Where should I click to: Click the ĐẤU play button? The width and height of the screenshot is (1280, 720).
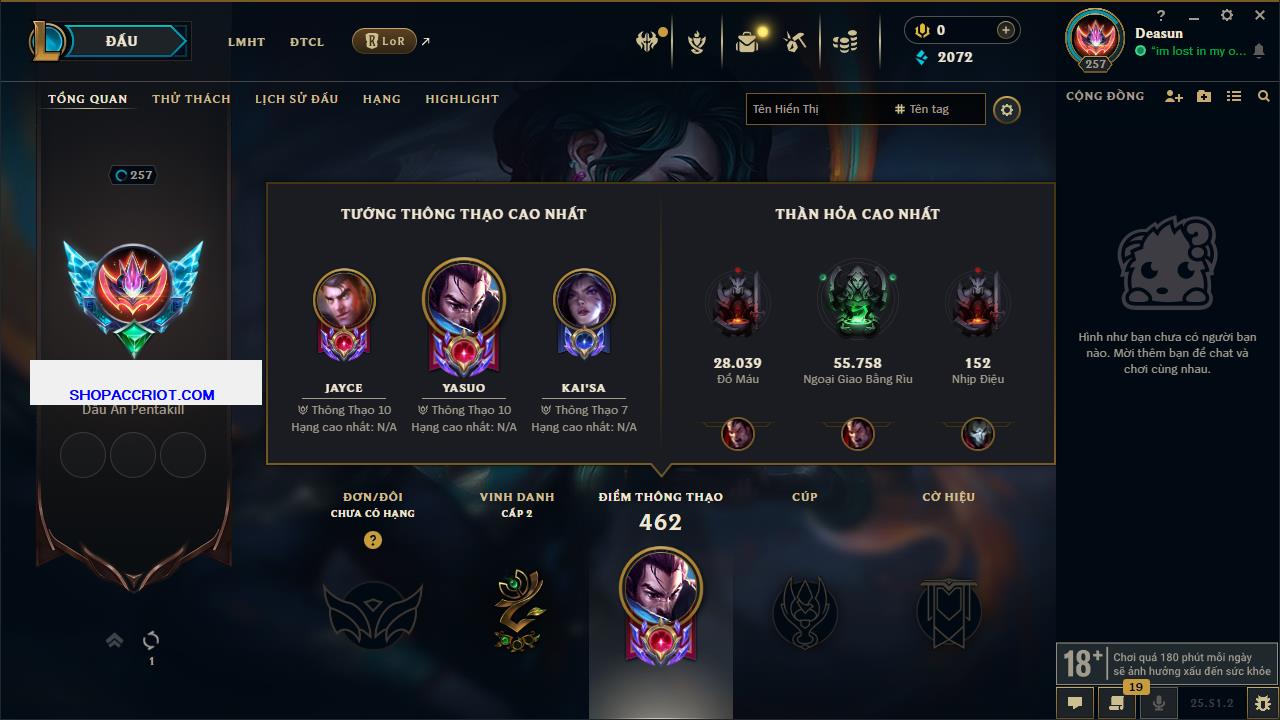click(x=122, y=41)
